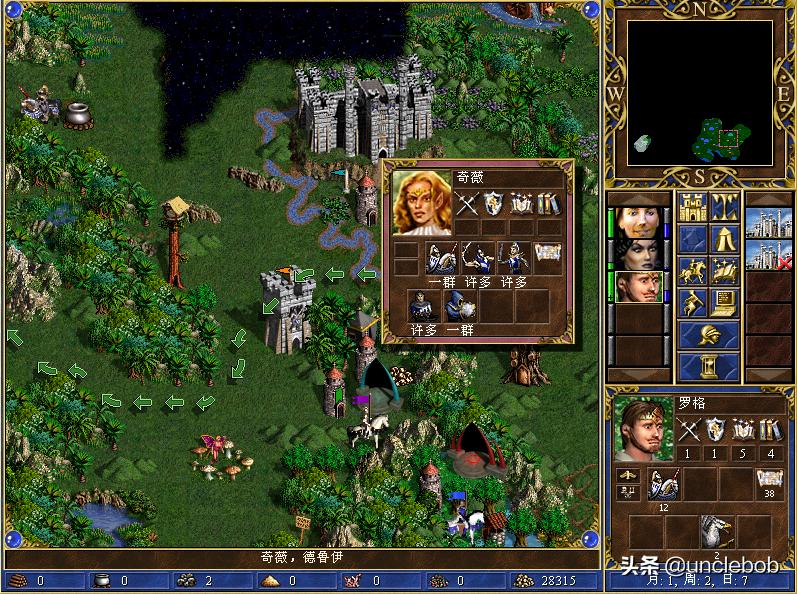This screenshot has height=594, width=797.
Task: Click the minimap world overview
Action: point(700,94)
